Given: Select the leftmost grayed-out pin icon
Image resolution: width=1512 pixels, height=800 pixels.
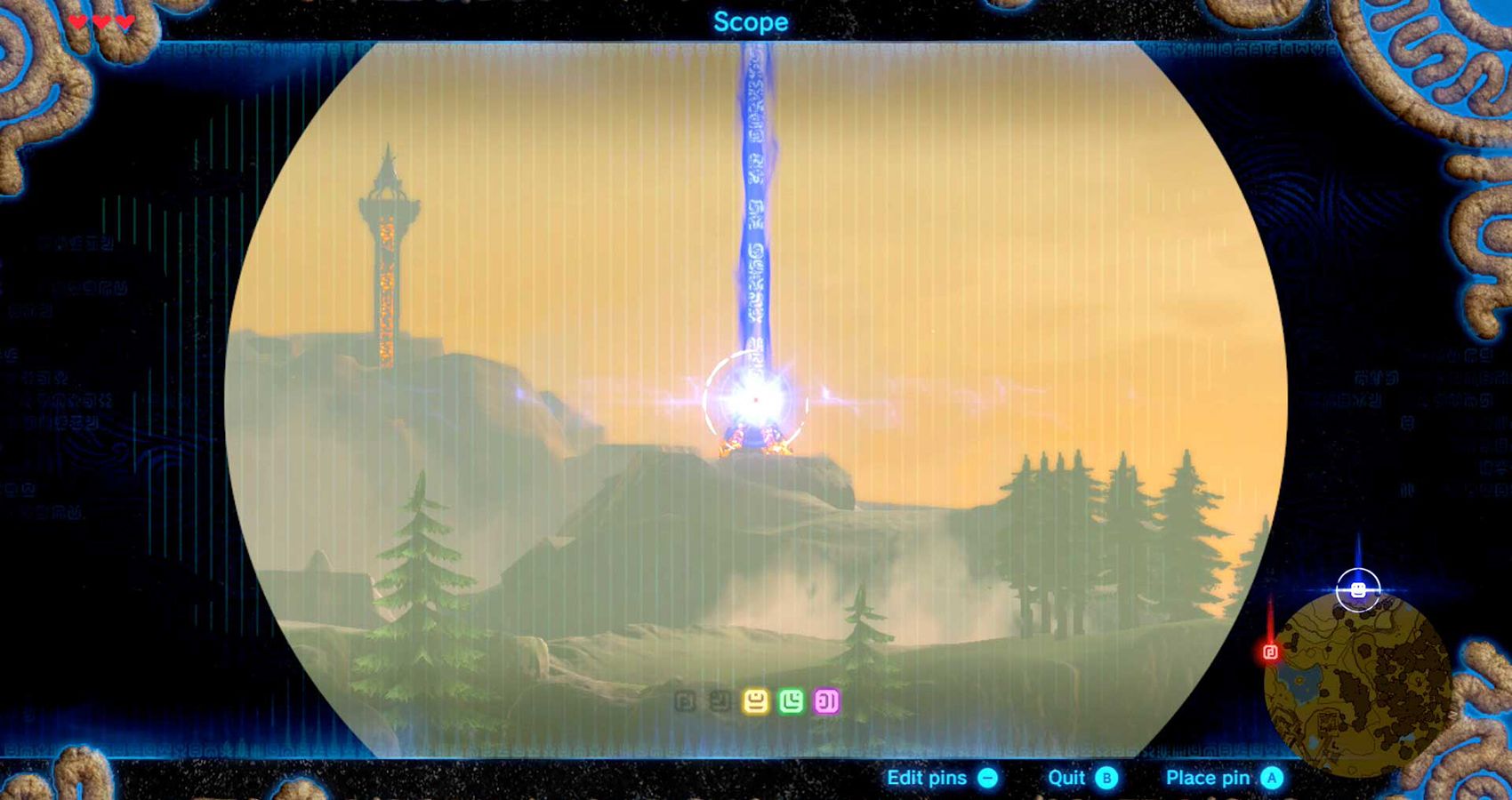Looking at the screenshot, I should (x=685, y=700).
